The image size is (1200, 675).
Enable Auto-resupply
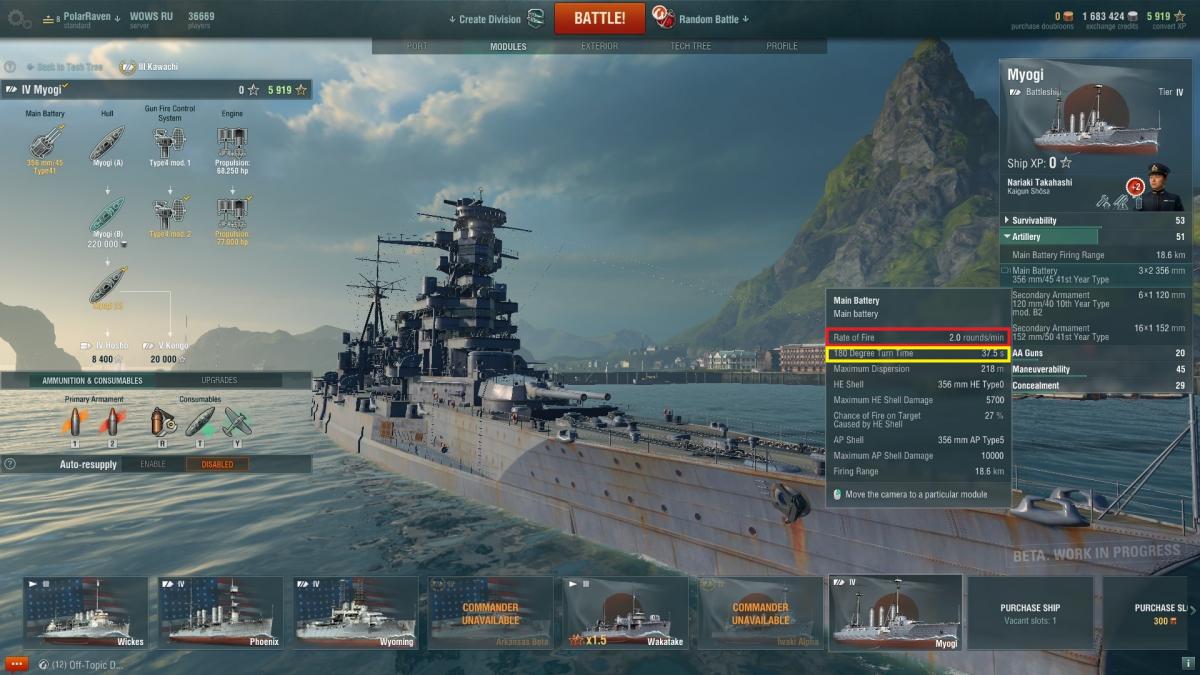point(152,464)
